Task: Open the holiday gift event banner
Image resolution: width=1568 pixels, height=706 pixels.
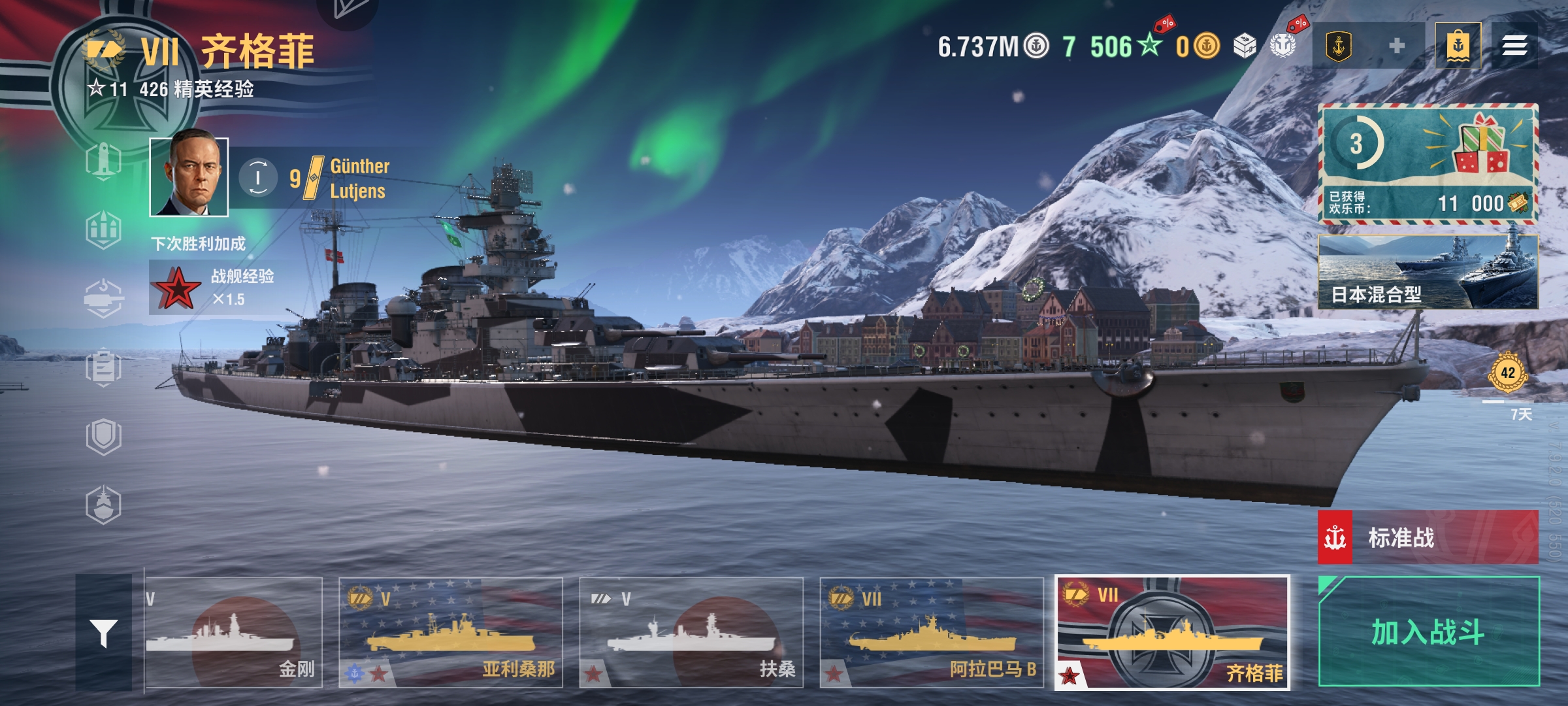Action: pos(1428,163)
